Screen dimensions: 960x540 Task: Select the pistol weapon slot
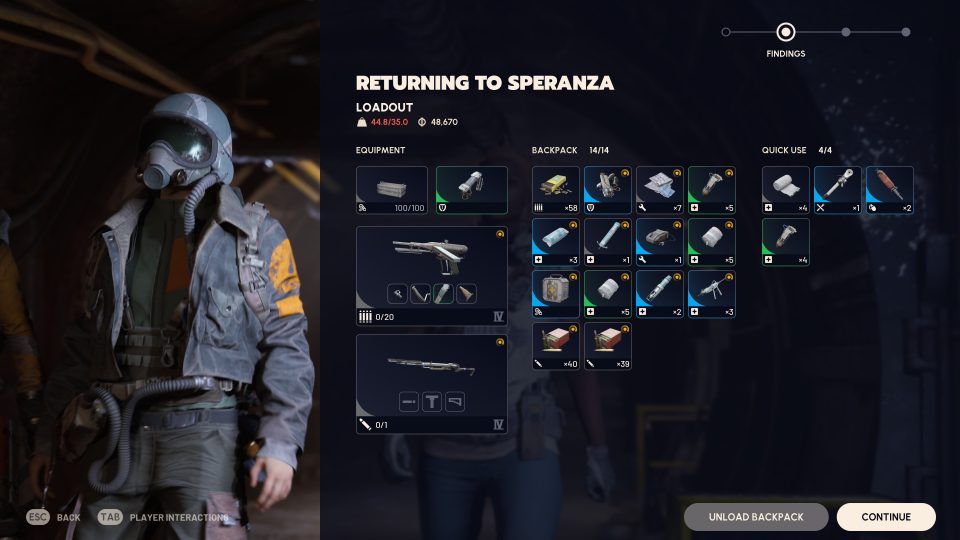(x=431, y=275)
